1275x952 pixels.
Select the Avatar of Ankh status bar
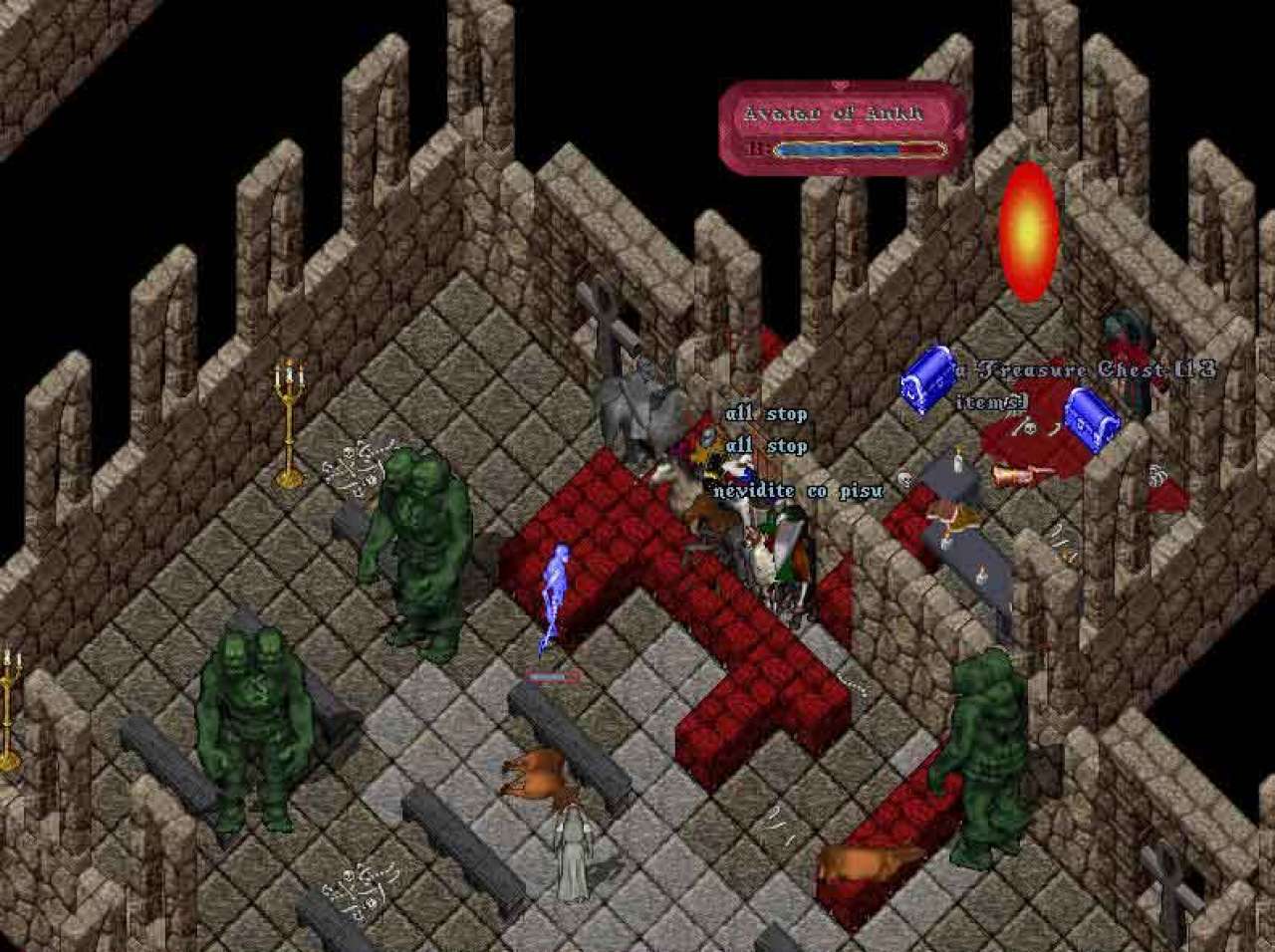point(842,125)
